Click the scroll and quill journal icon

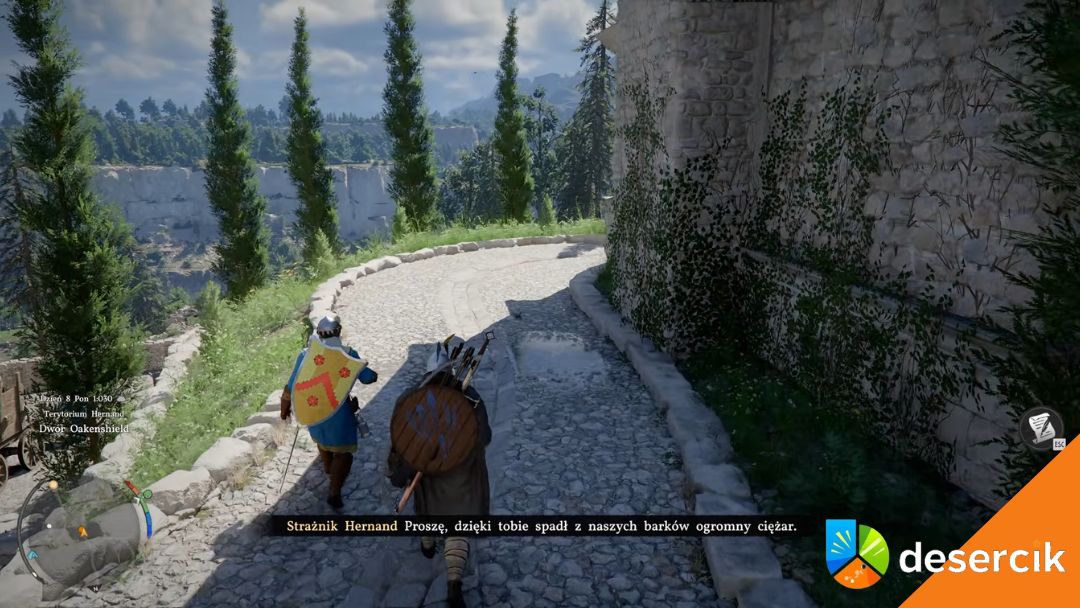(1040, 426)
